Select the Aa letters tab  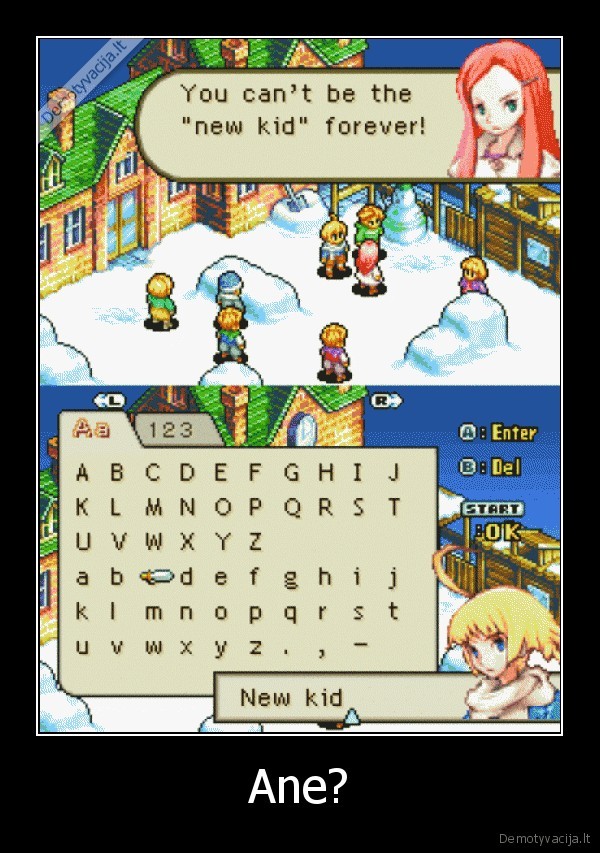point(91,429)
